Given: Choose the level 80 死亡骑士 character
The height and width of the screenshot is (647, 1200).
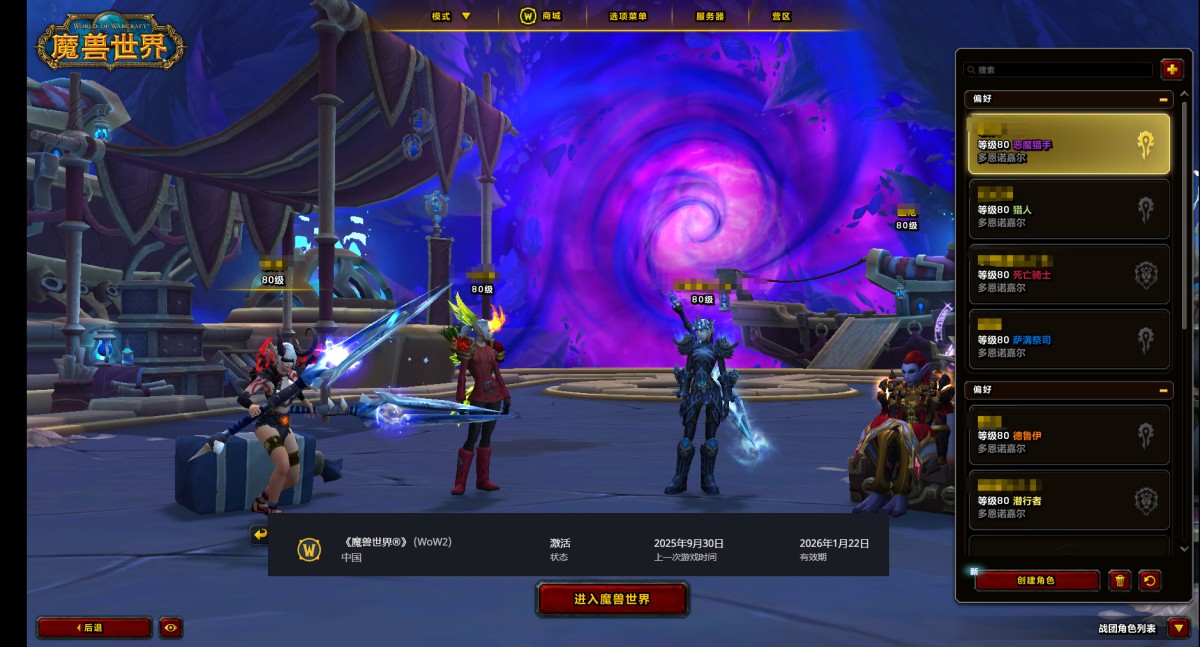Looking at the screenshot, I should (1068, 274).
